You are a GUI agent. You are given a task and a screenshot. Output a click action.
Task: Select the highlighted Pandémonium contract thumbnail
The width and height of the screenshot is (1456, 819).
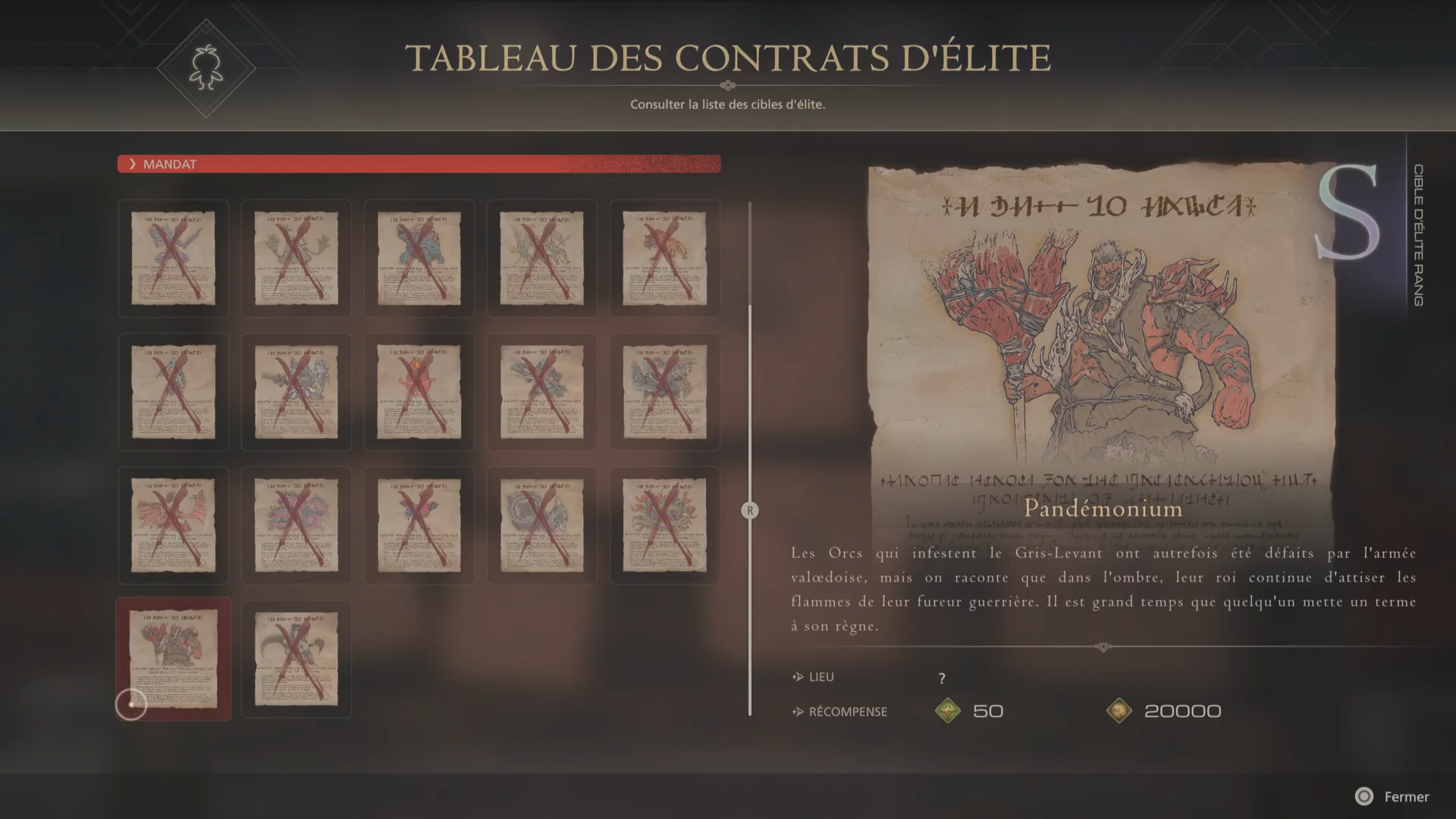click(x=173, y=659)
